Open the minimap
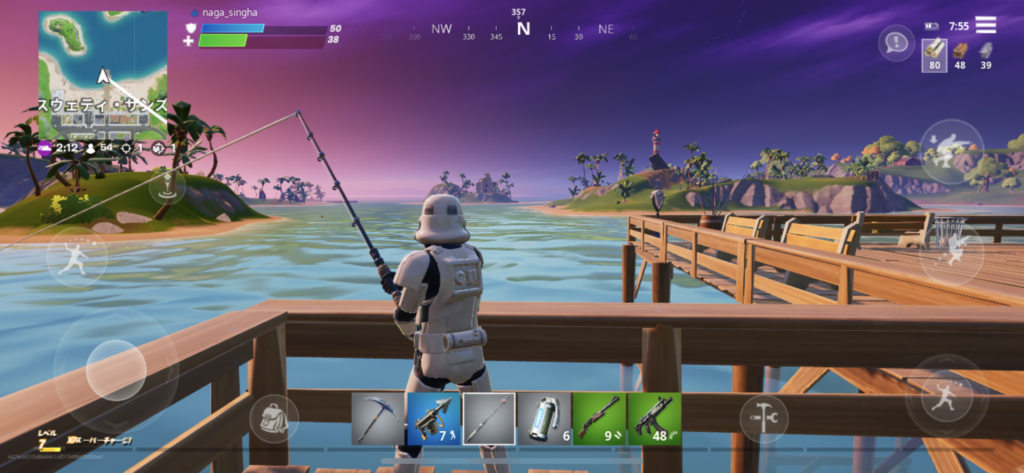 [102, 75]
